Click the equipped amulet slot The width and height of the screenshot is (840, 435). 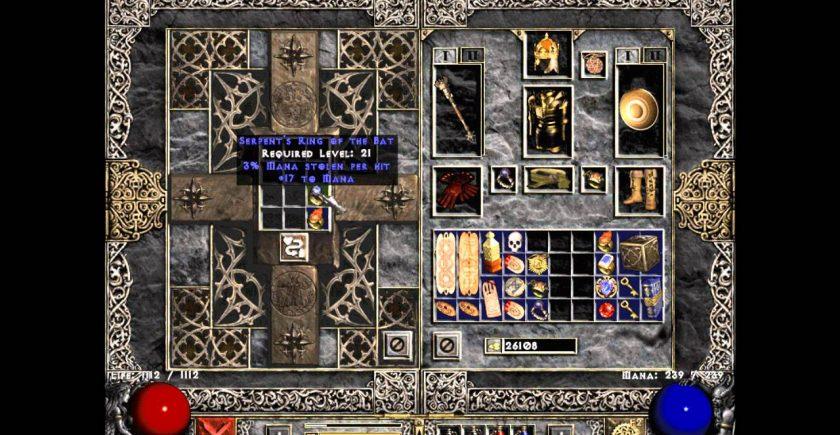(594, 64)
